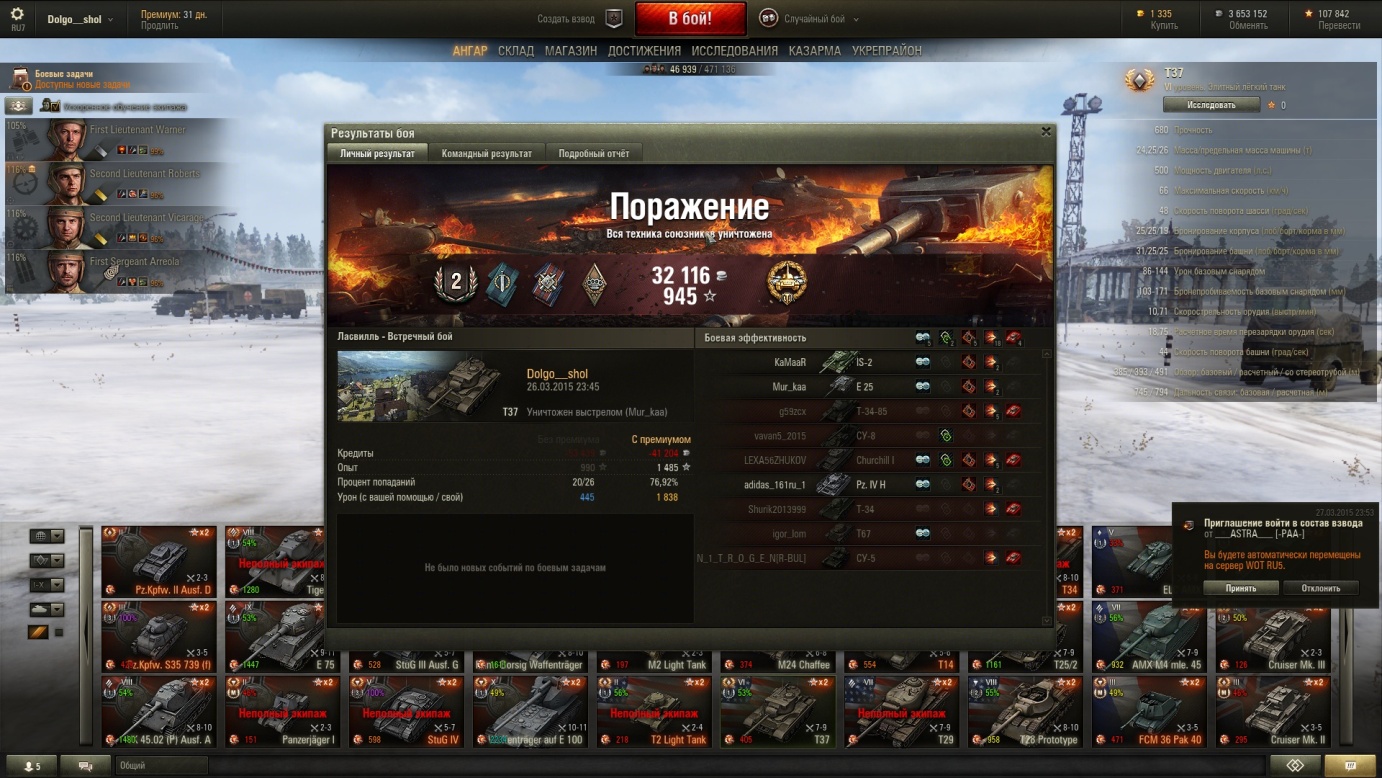Click the Исследовать button for T37
Image resolution: width=1382 pixels, height=778 pixels.
(1211, 105)
